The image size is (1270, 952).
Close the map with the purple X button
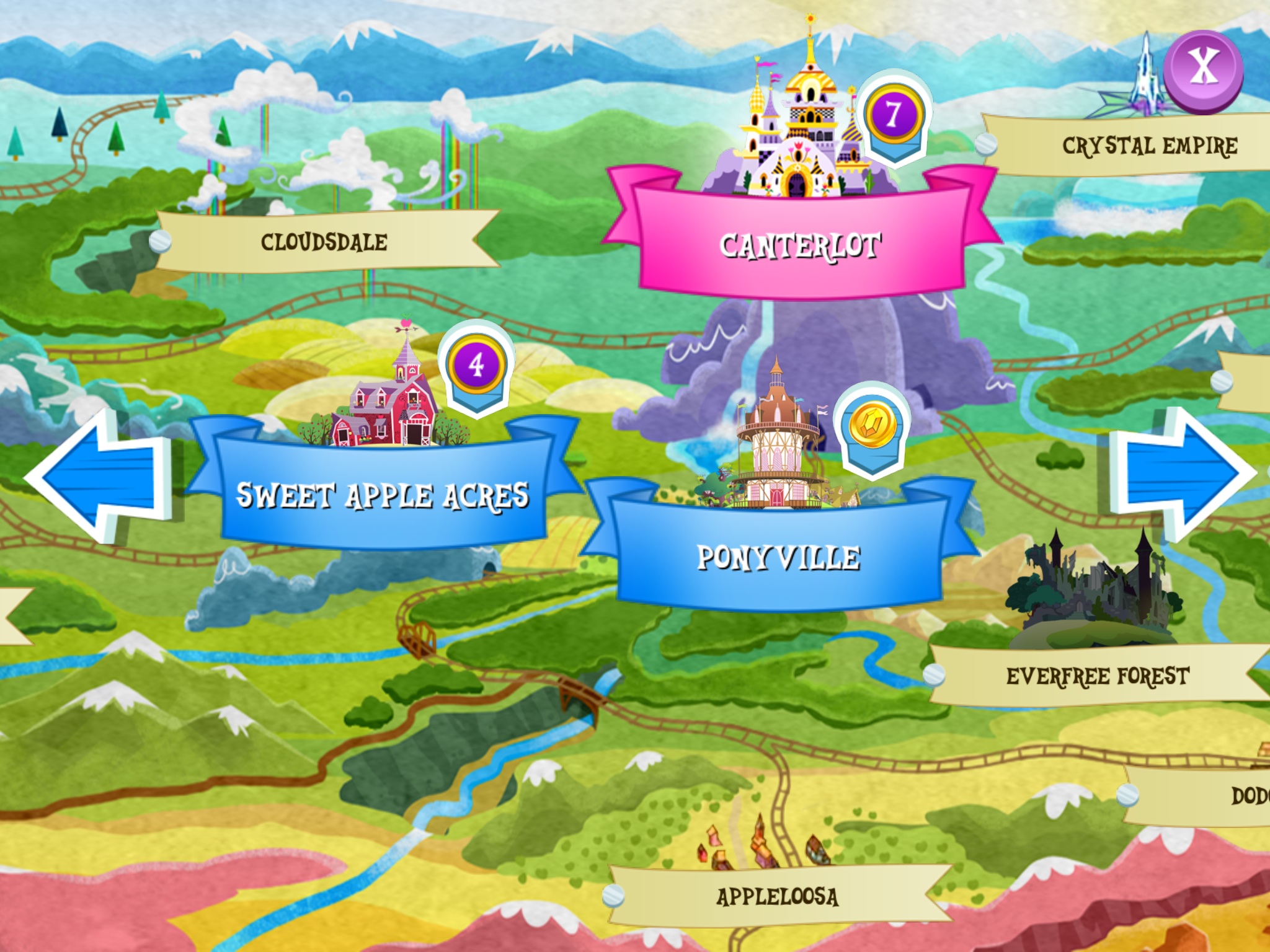pyautogui.click(x=1202, y=70)
